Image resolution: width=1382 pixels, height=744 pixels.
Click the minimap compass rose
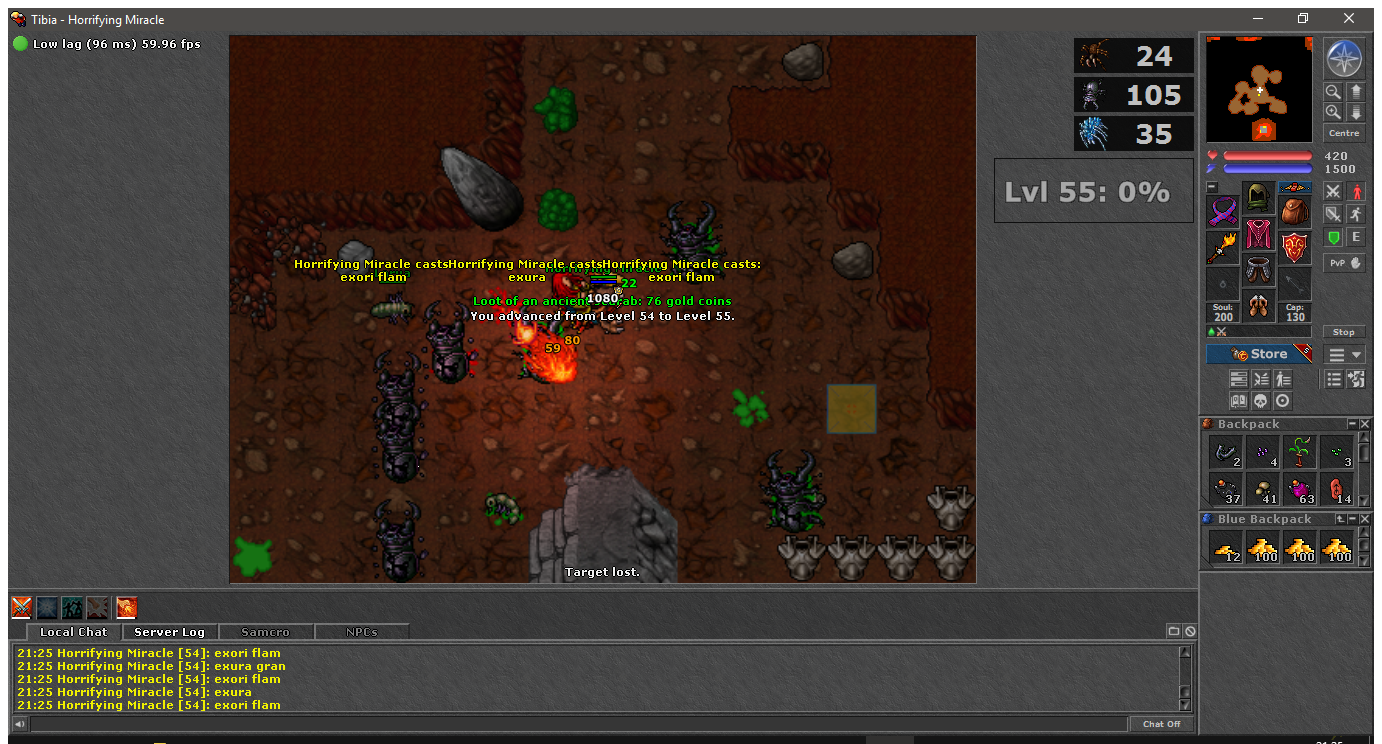click(1344, 59)
